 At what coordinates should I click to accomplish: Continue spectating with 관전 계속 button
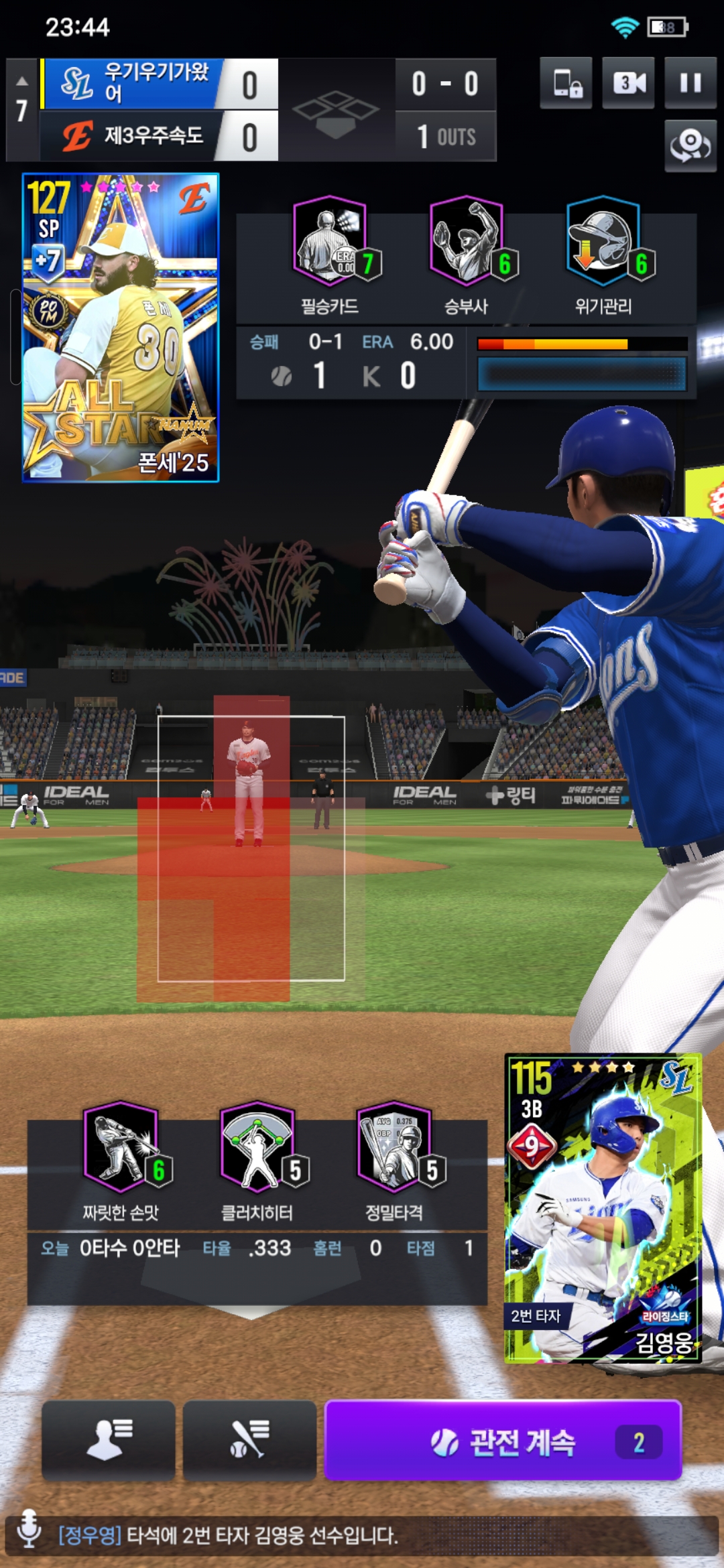(503, 1441)
